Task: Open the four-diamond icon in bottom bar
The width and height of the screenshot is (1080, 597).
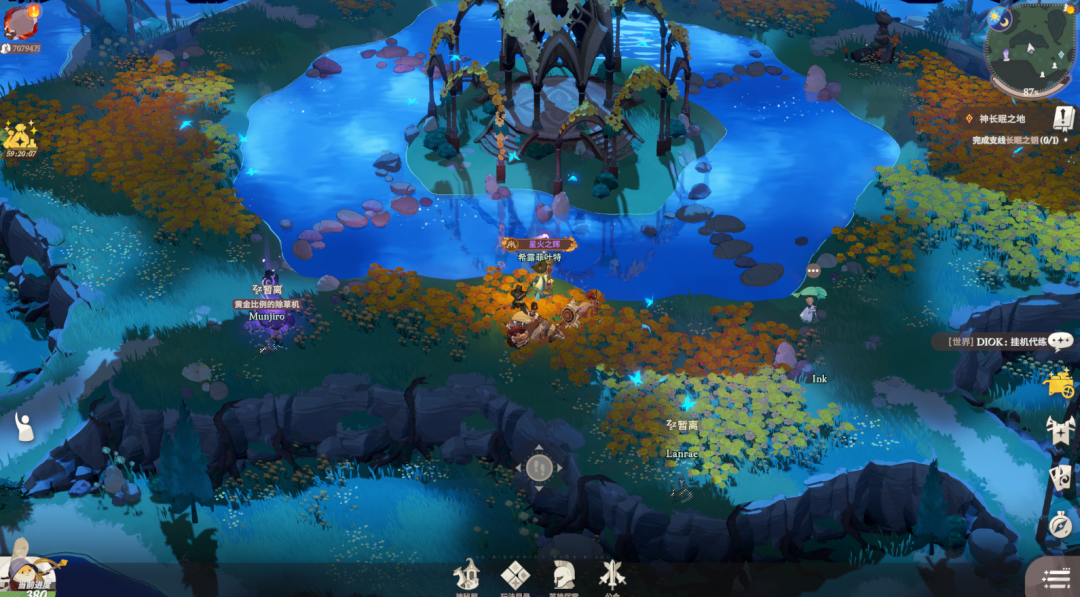Action: 515,575
